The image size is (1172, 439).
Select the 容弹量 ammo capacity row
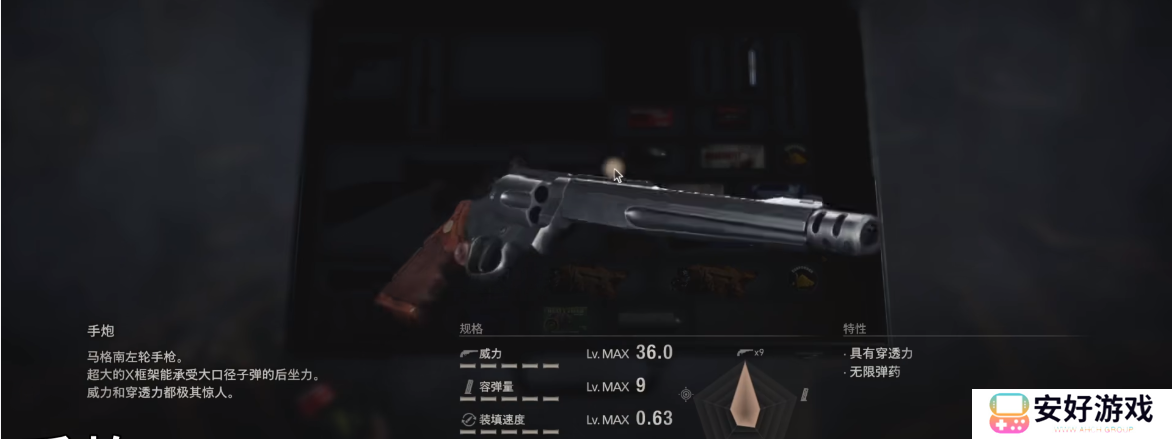(x=565, y=386)
